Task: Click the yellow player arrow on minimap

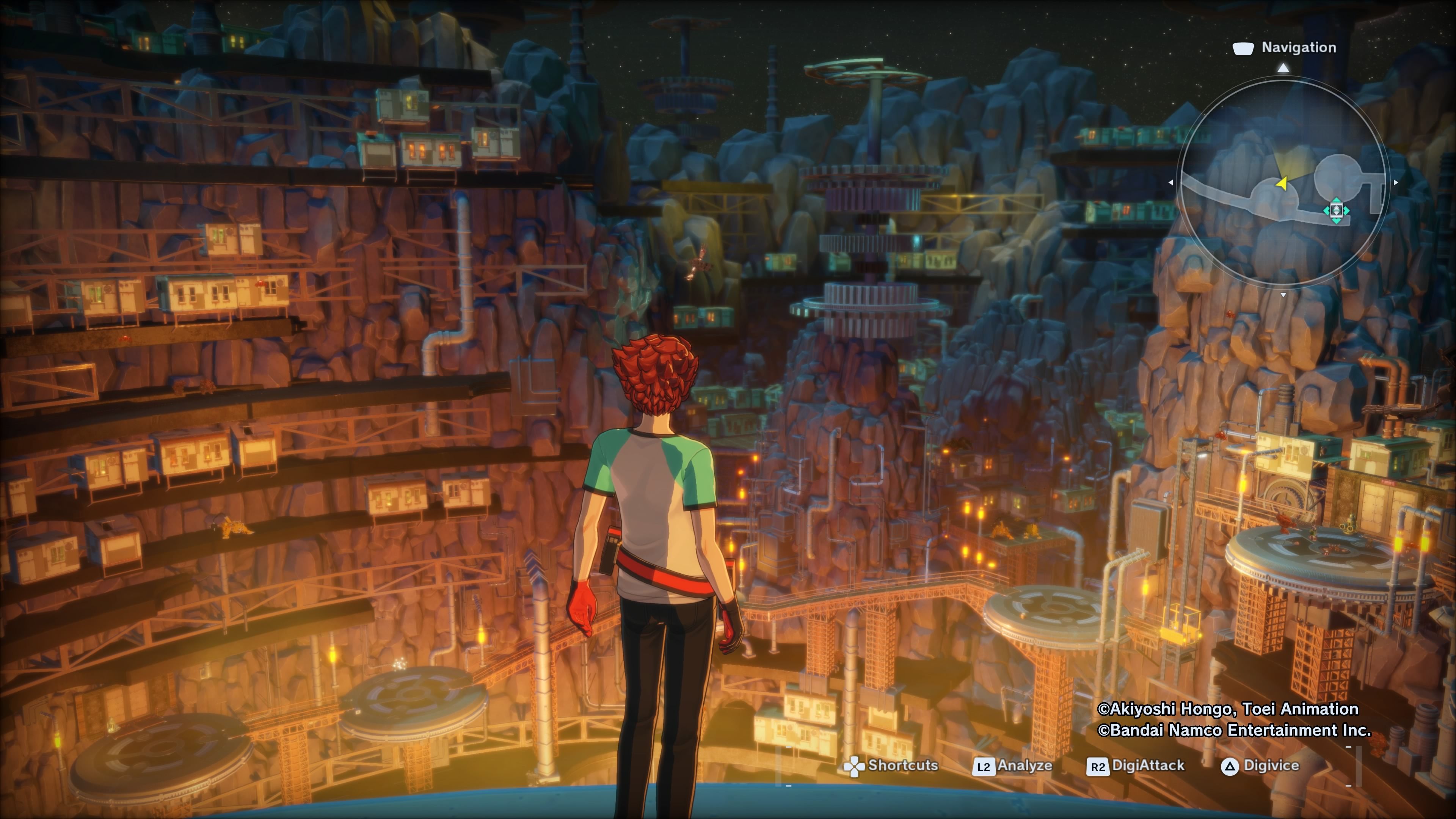Action: [x=1282, y=183]
